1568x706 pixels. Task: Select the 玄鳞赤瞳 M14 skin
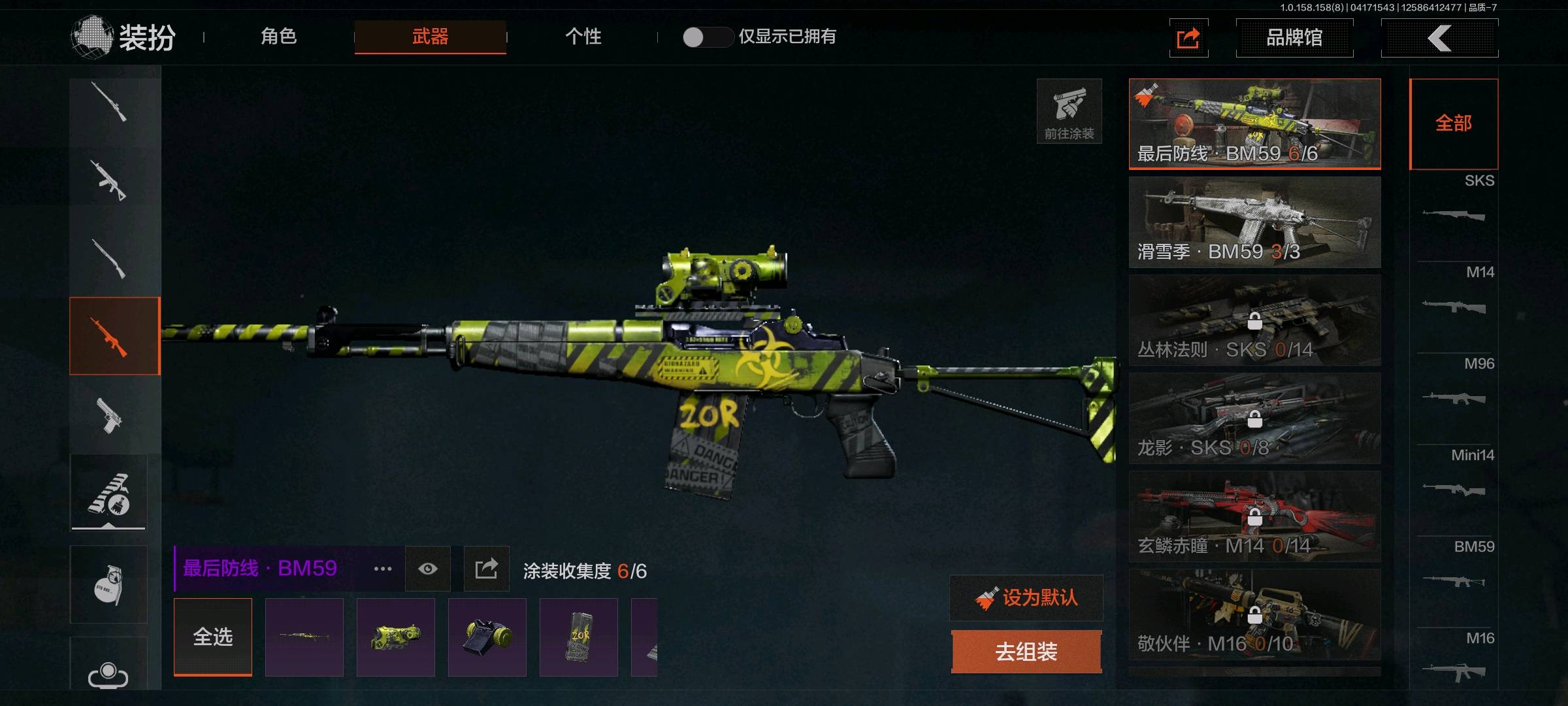click(x=1254, y=516)
